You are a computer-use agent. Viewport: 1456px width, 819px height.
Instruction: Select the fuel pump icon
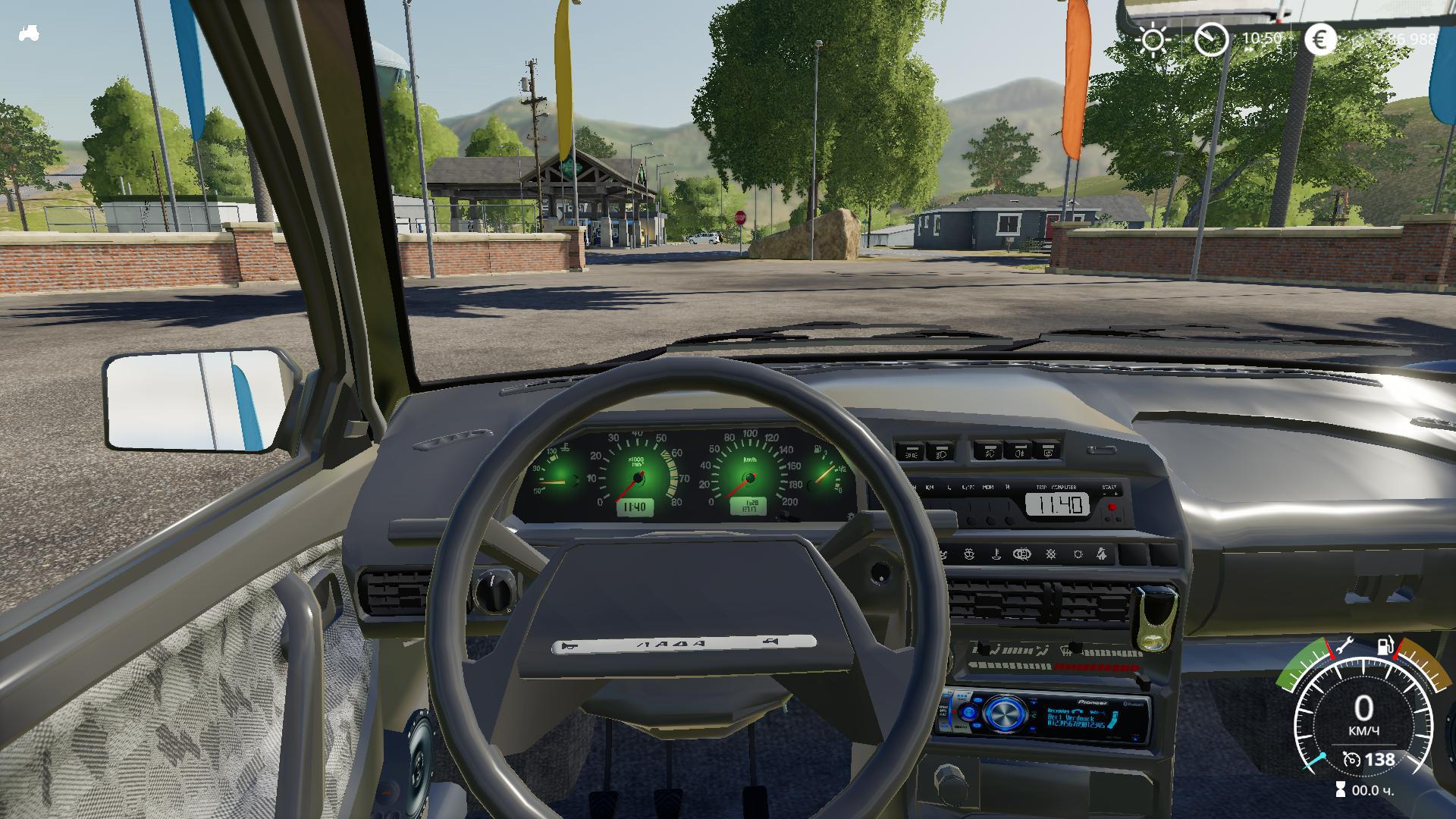point(1385,647)
